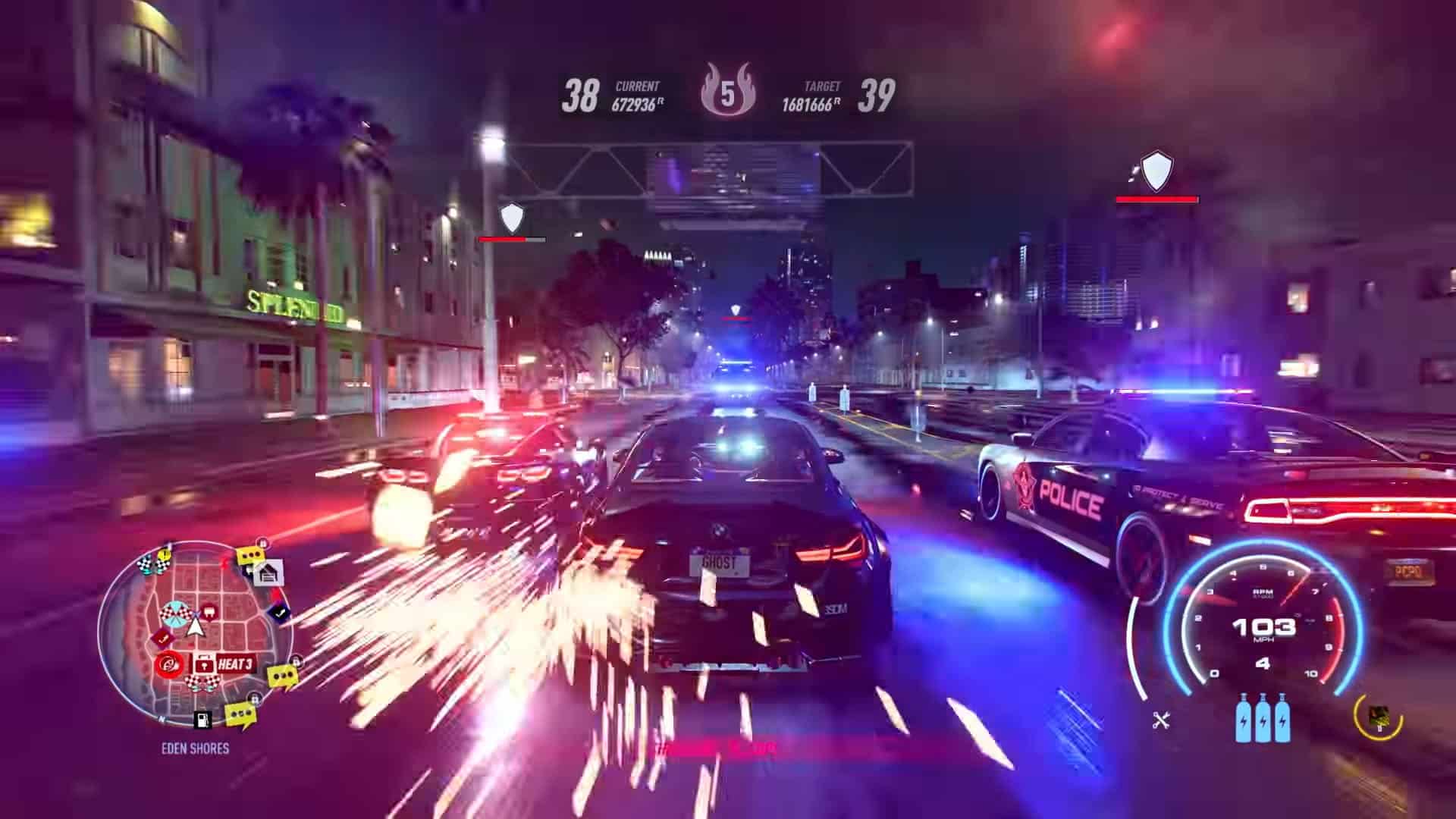Click the gas station icon on the minimap
The width and height of the screenshot is (1456, 819).
[x=202, y=719]
